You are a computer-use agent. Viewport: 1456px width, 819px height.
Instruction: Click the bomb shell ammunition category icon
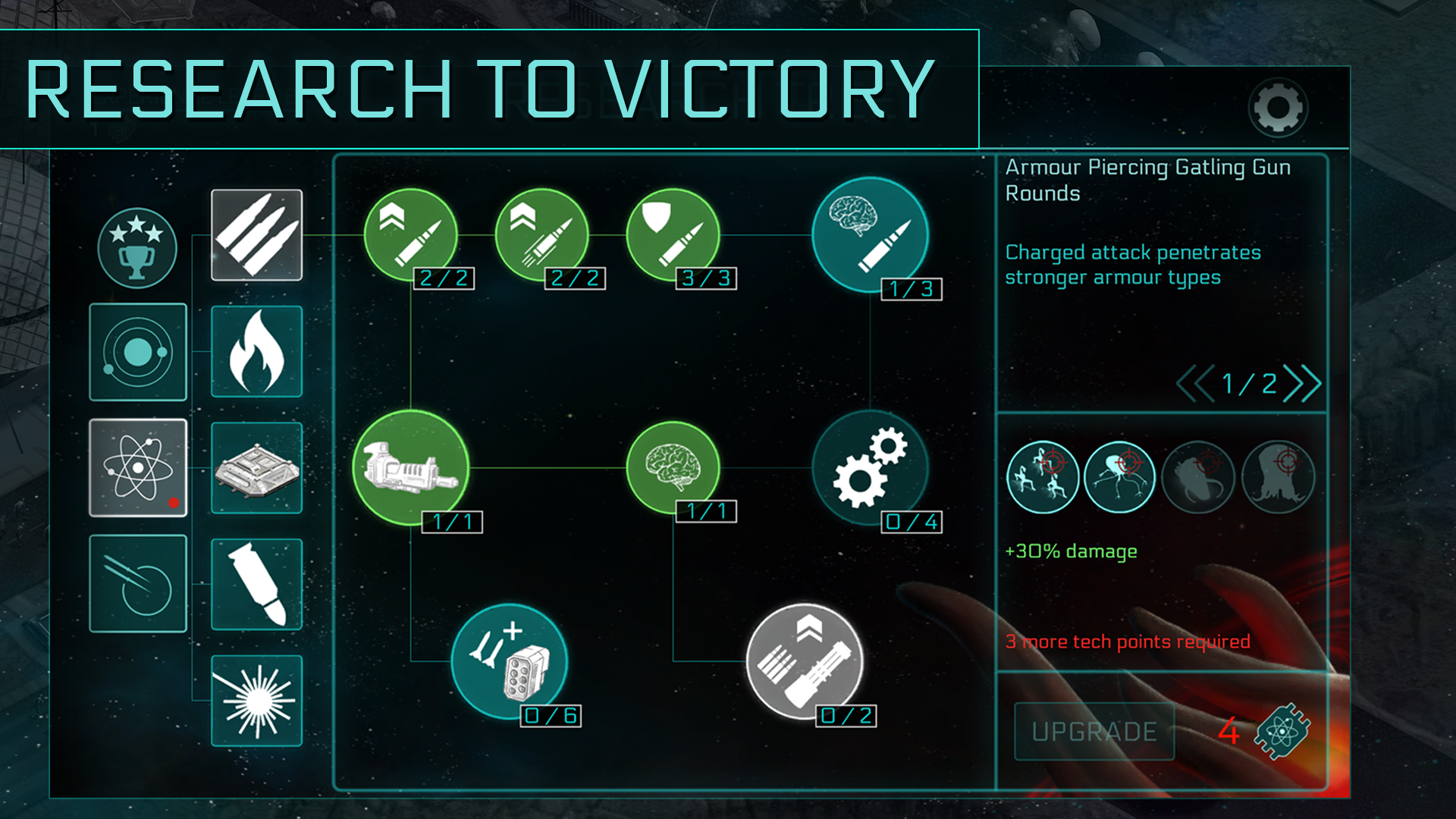pyautogui.click(x=256, y=584)
